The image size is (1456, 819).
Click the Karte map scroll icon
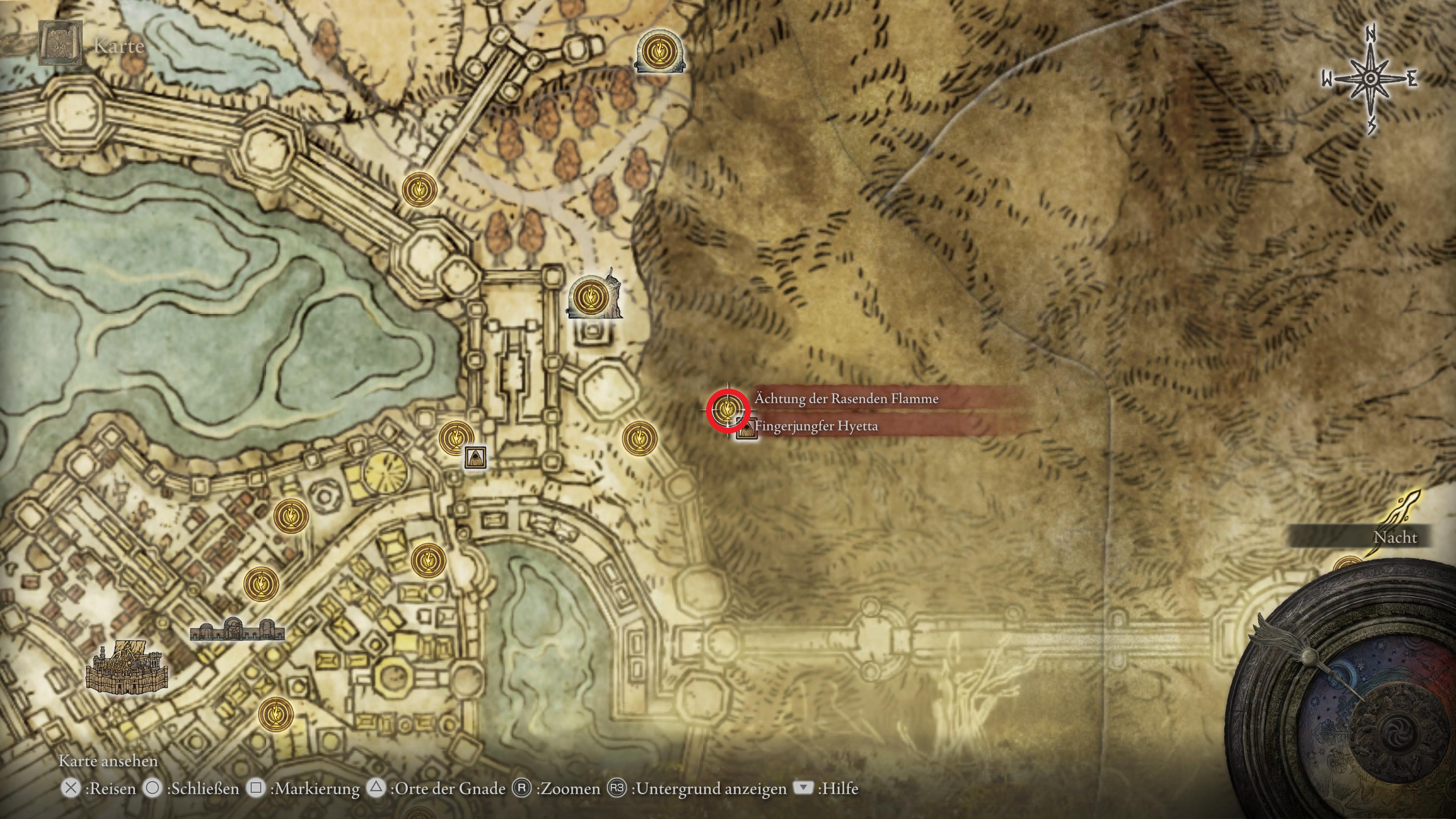point(60,43)
